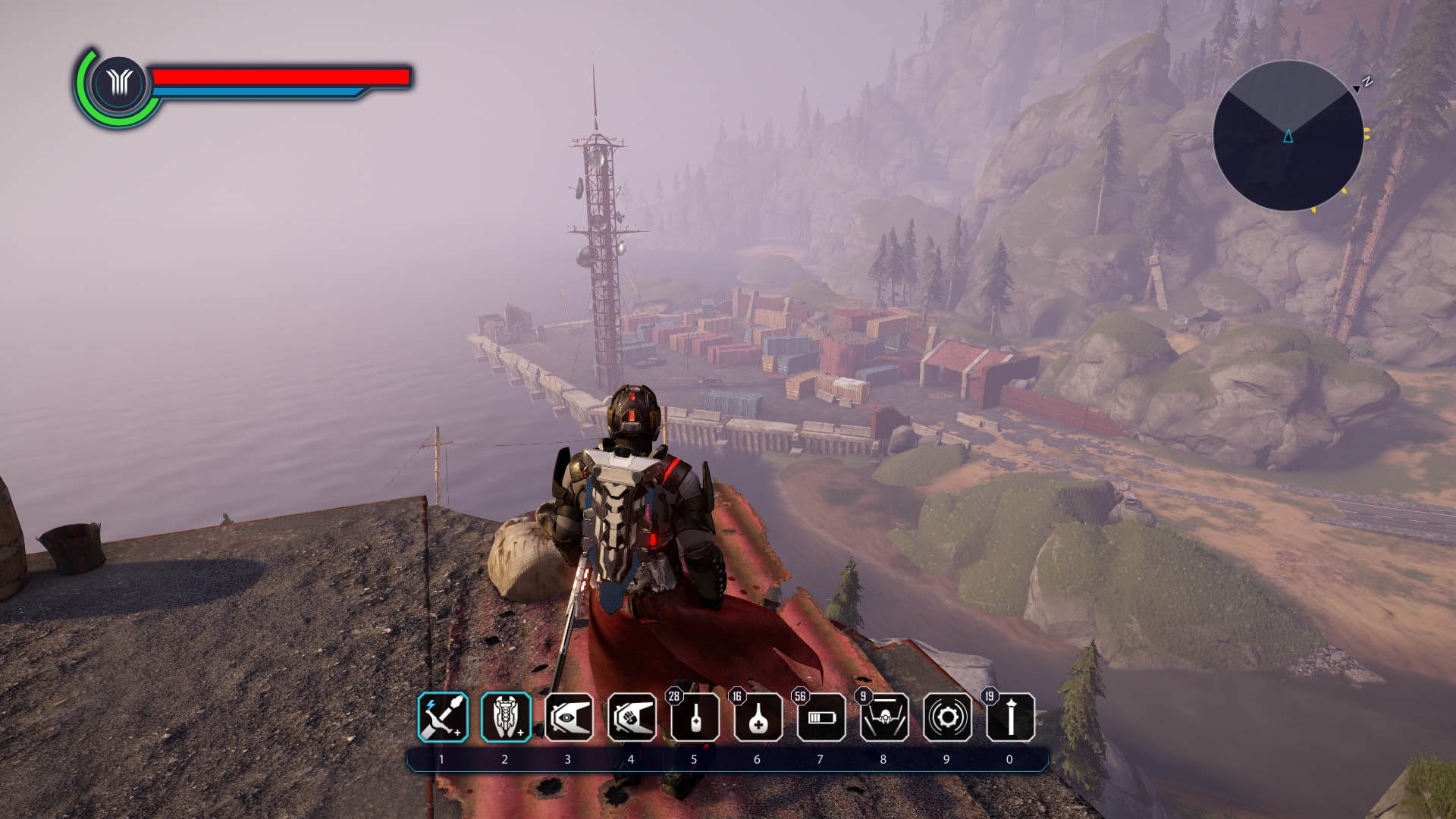
Task: Open the circular minimap
Action: coord(1288,136)
